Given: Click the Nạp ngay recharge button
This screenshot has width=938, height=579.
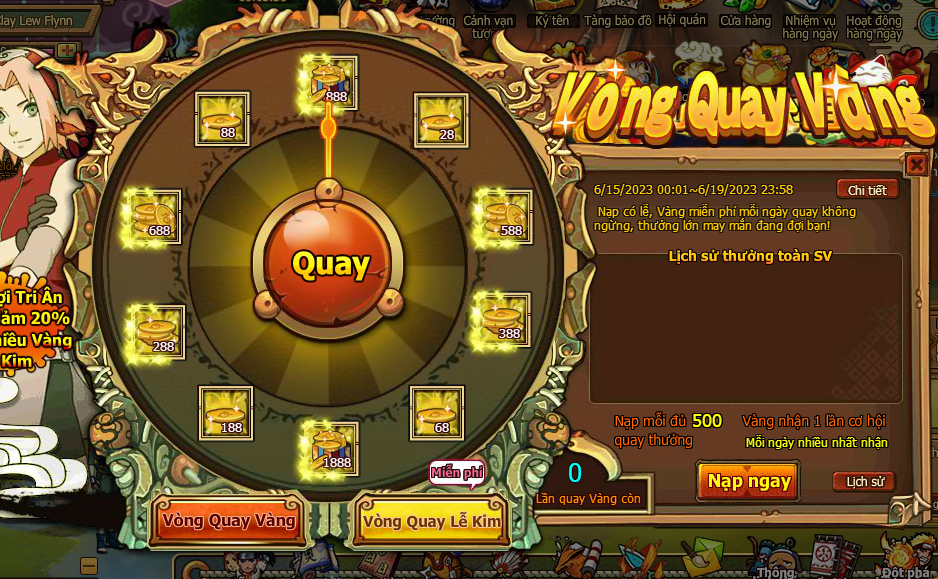Looking at the screenshot, I should coord(749,481).
